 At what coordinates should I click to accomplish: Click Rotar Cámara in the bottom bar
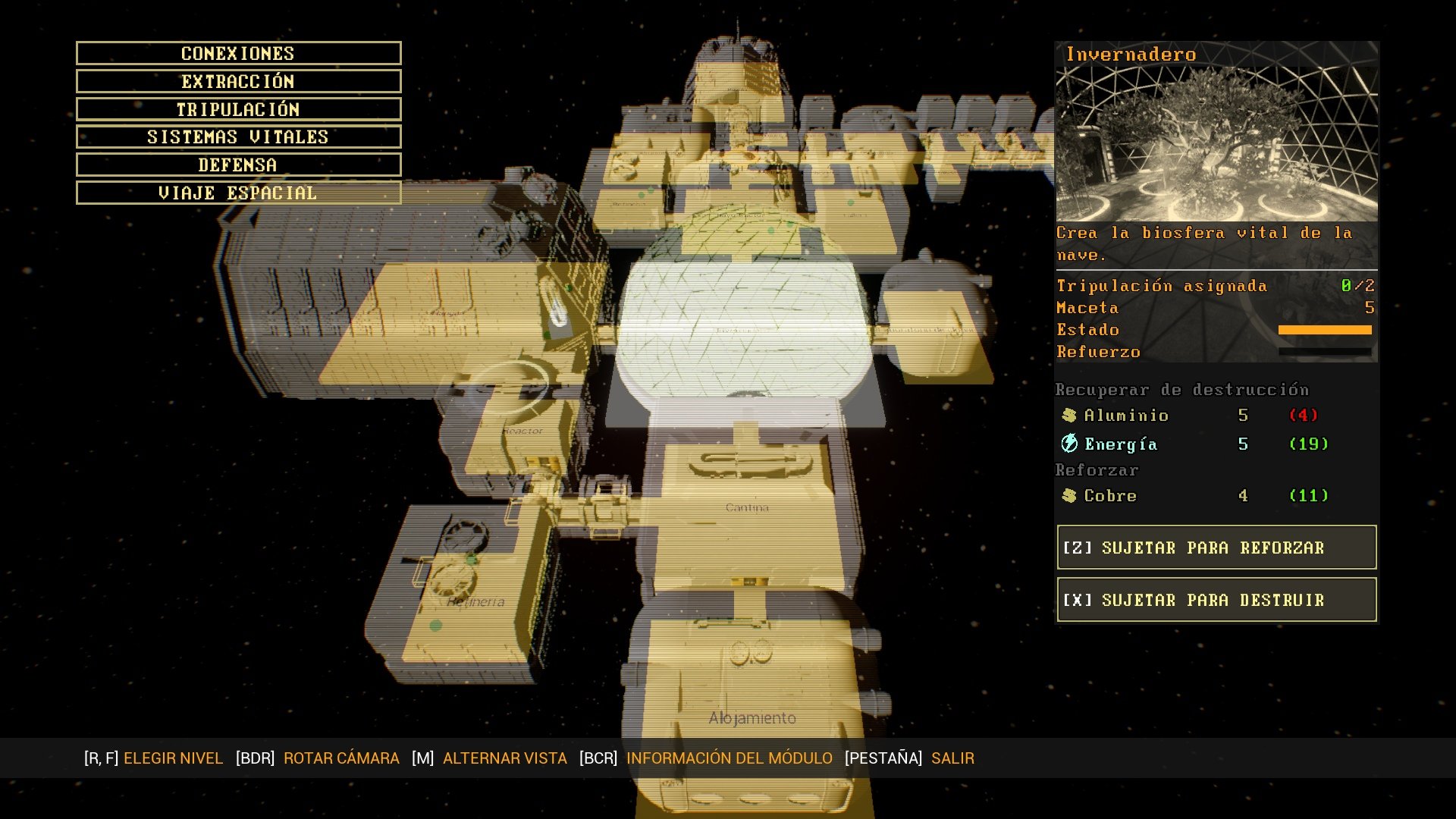point(342,758)
